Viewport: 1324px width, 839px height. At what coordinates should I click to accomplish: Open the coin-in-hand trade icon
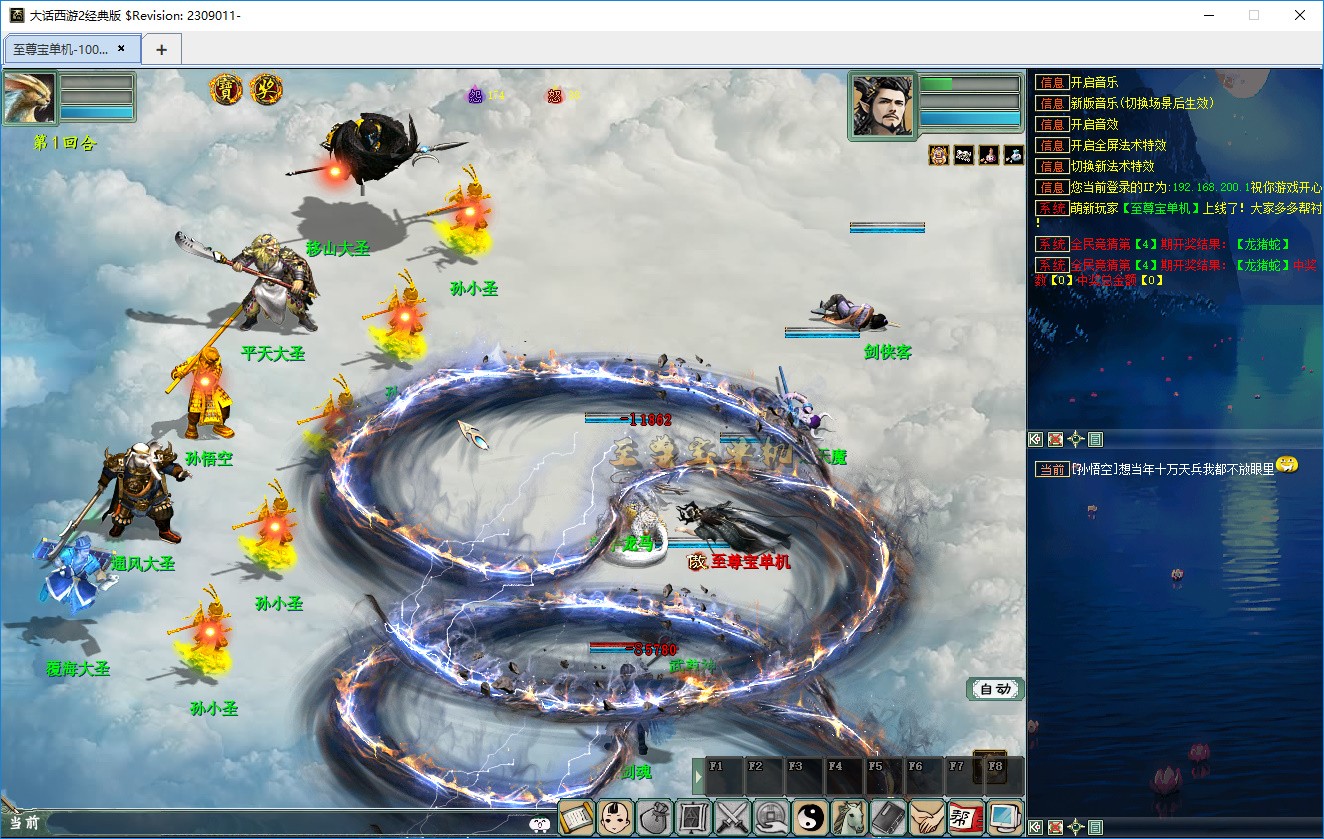(772, 817)
